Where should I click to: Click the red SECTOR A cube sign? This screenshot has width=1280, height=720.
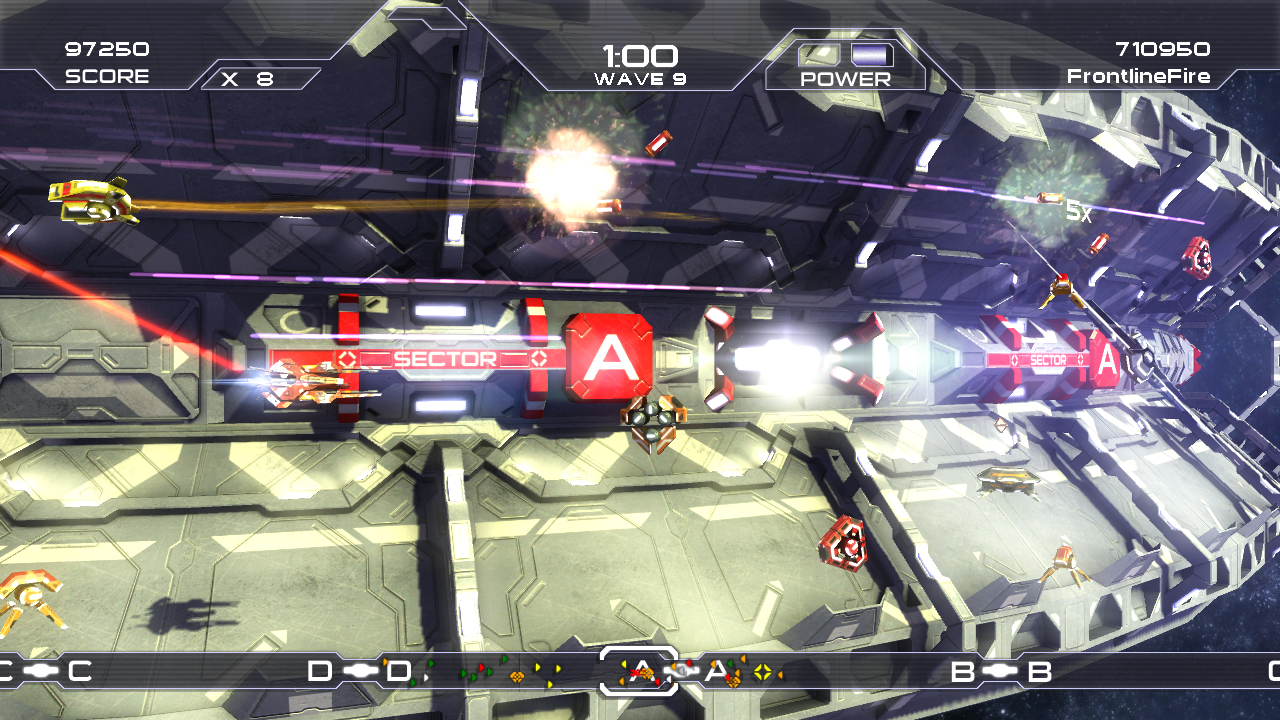[607, 360]
